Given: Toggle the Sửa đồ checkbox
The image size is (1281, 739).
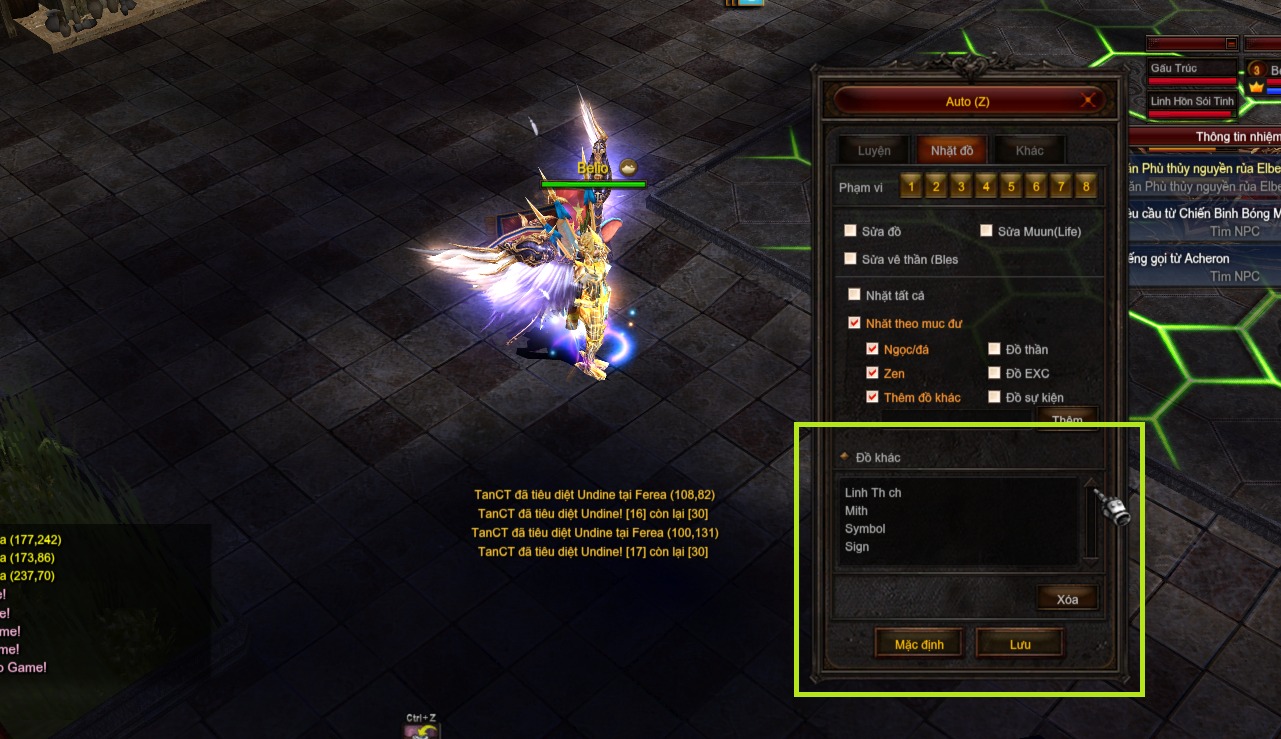Looking at the screenshot, I should click(851, 231).
